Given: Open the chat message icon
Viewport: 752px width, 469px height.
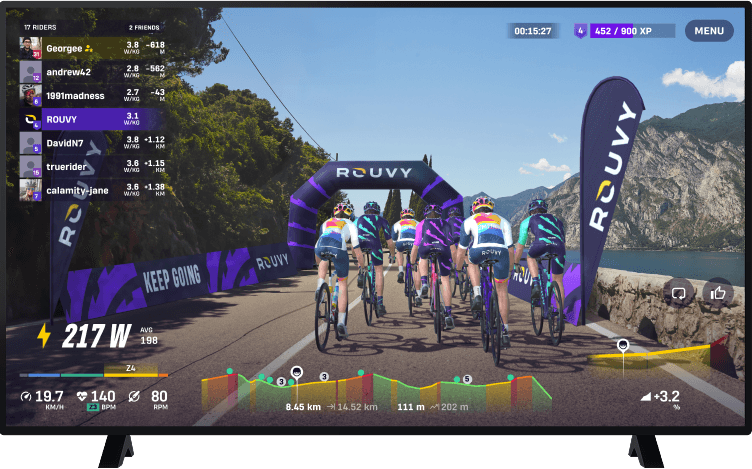Looking at the screenshot, I should (x=680, y=293).
